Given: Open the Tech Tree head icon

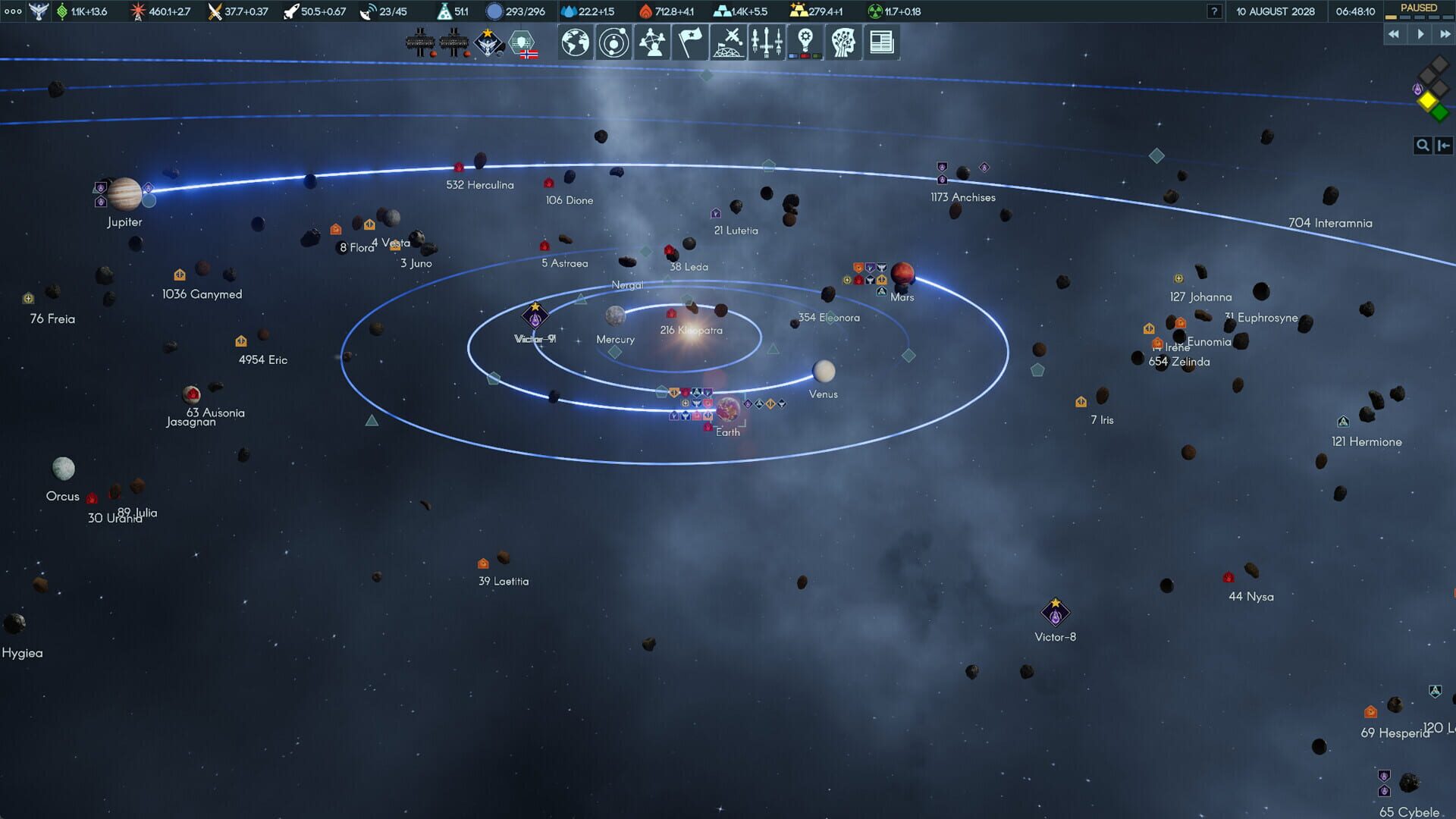Looking at the screenshot, I should pos(843,42).
